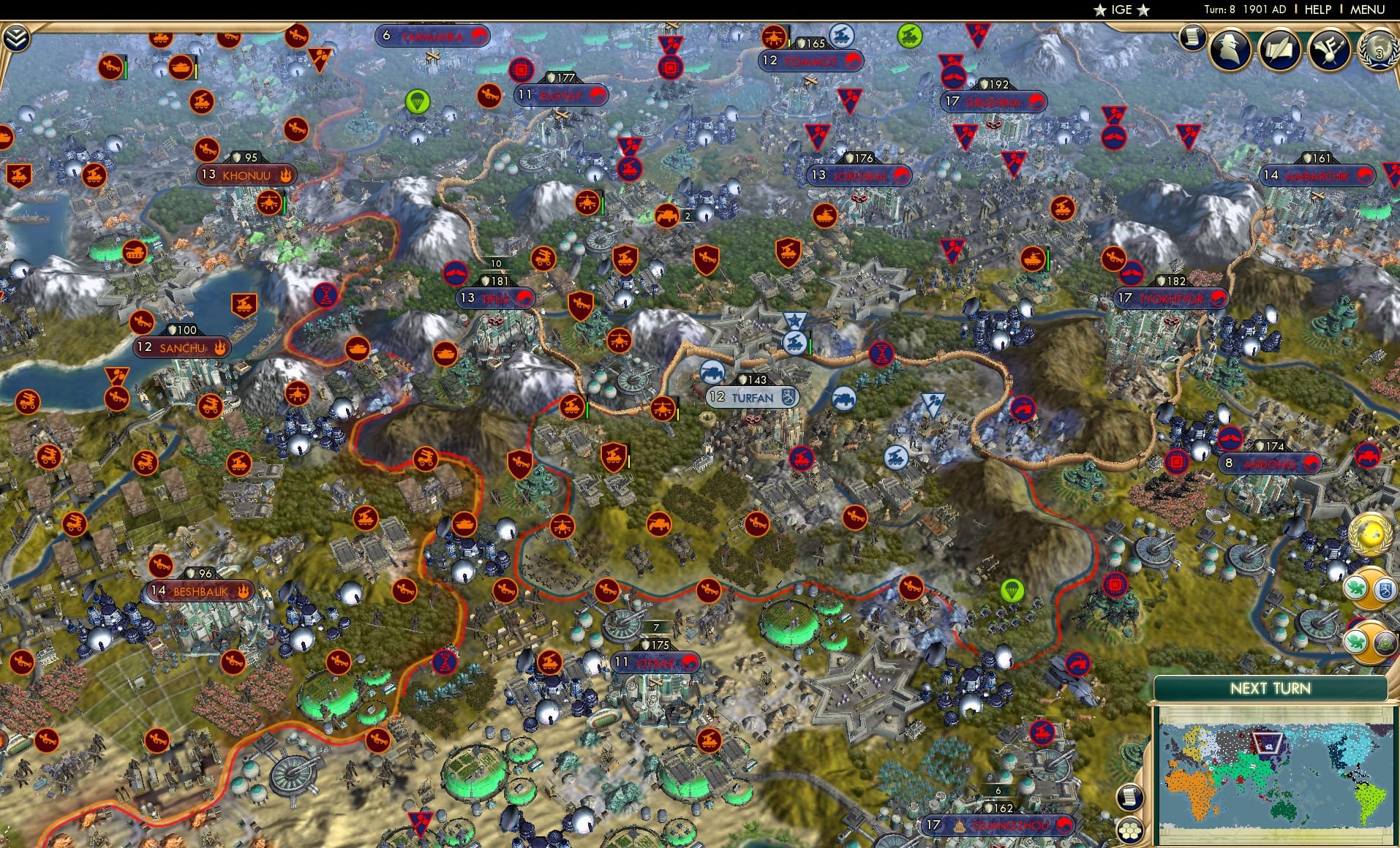Select the Tiflis city banner
1400x848 pixels.
coord(497,298)
